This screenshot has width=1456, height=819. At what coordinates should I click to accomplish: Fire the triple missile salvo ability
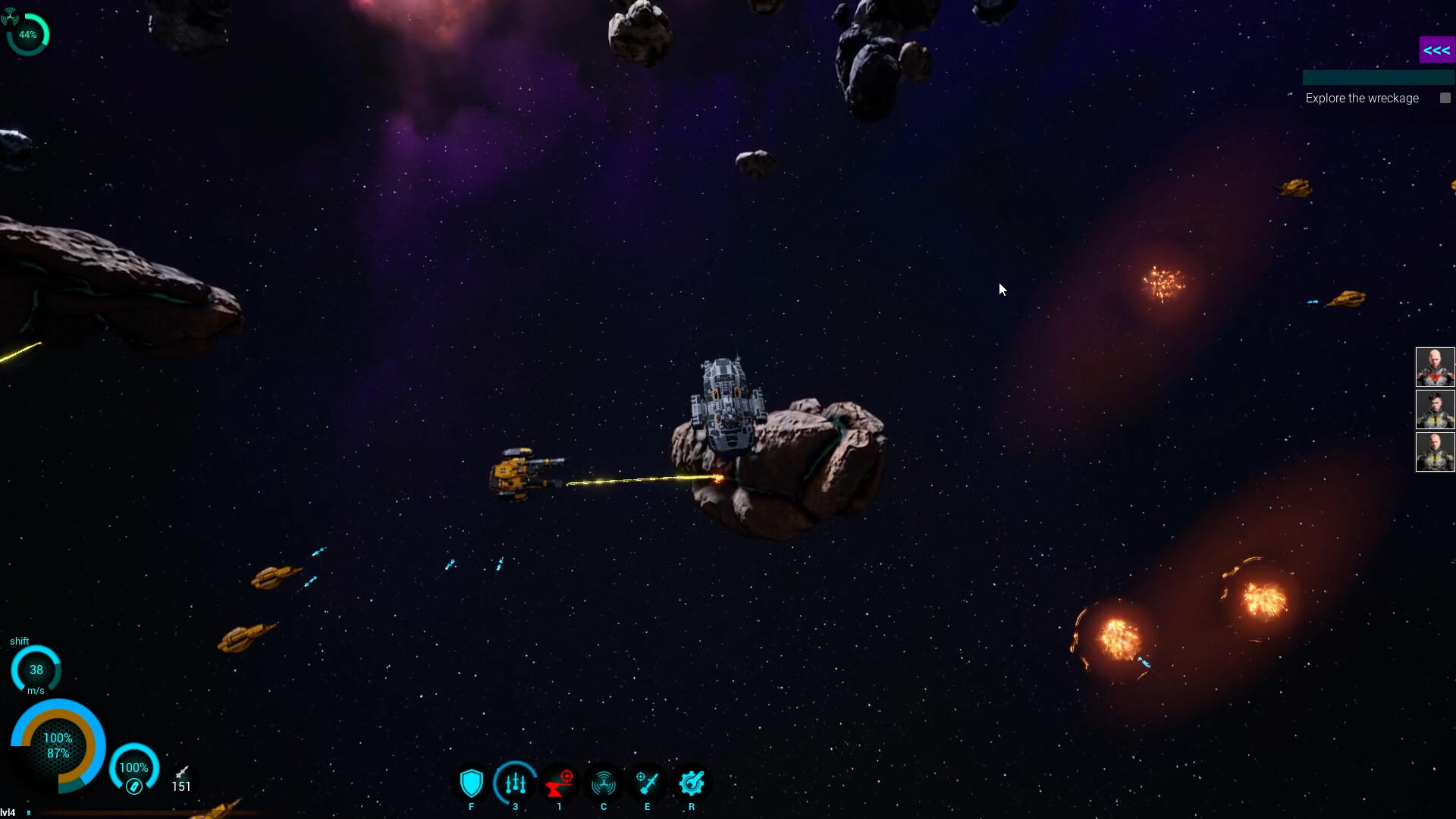[516, 783]
